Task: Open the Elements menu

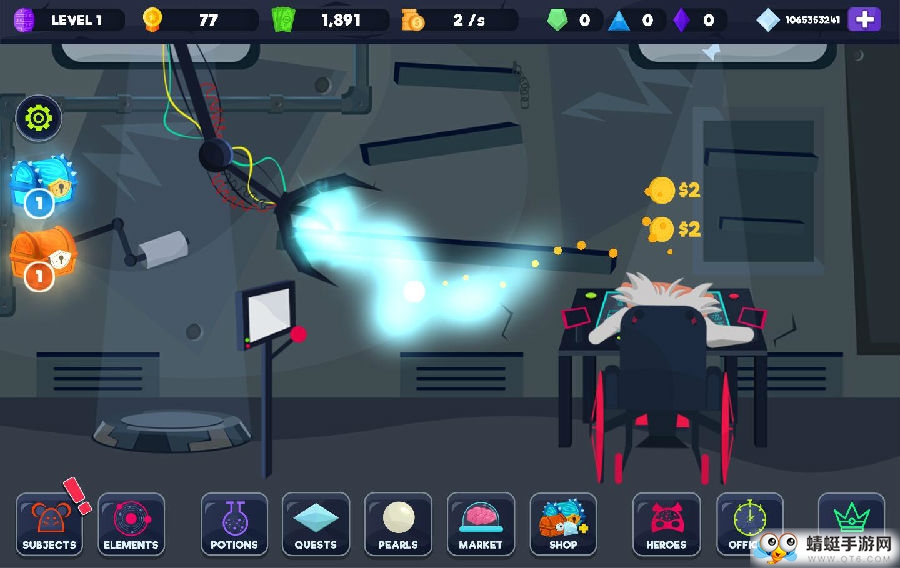Action: 131,524
